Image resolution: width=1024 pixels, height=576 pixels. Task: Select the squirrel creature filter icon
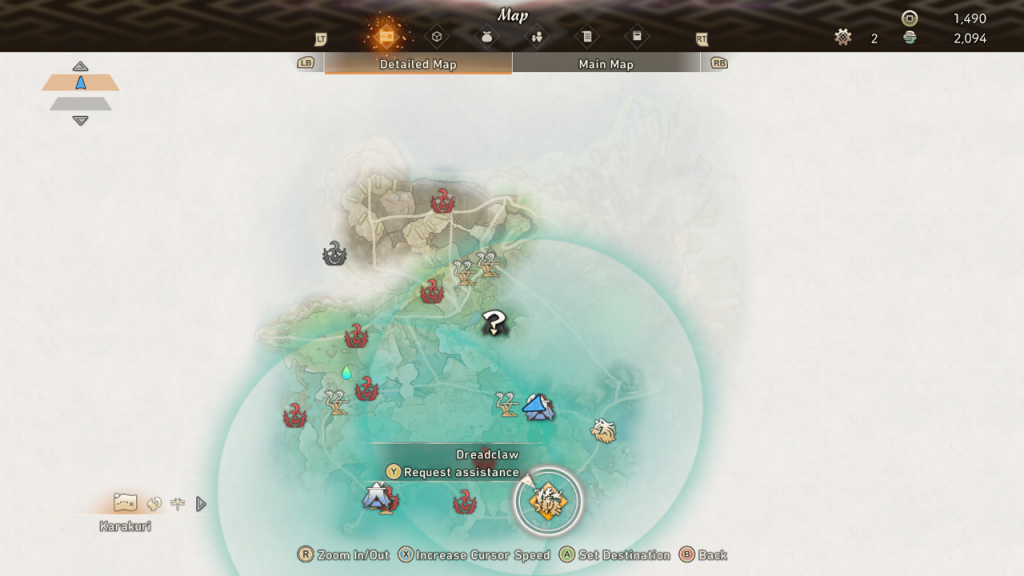click(x=154, y=504)
